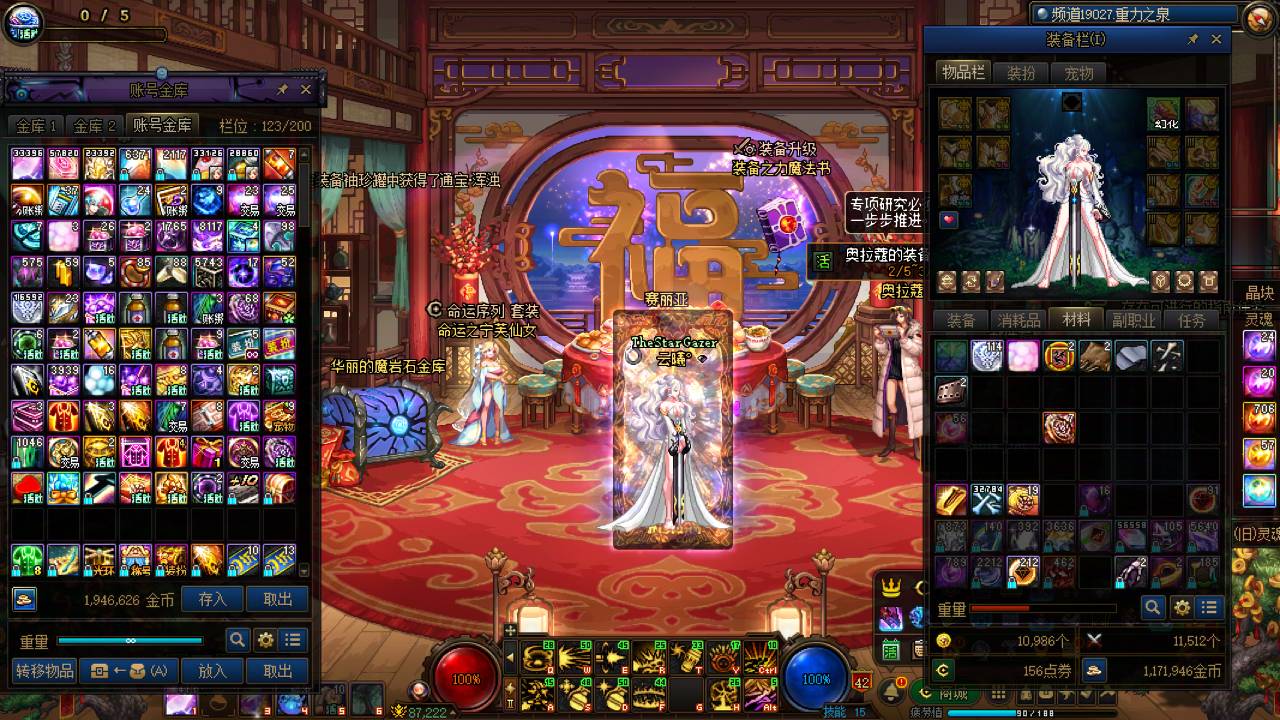This screenshot has width=1280, height=720.
Task: Click the 装备升级 equipment upgrade spellbook icon
Action: 776,218
